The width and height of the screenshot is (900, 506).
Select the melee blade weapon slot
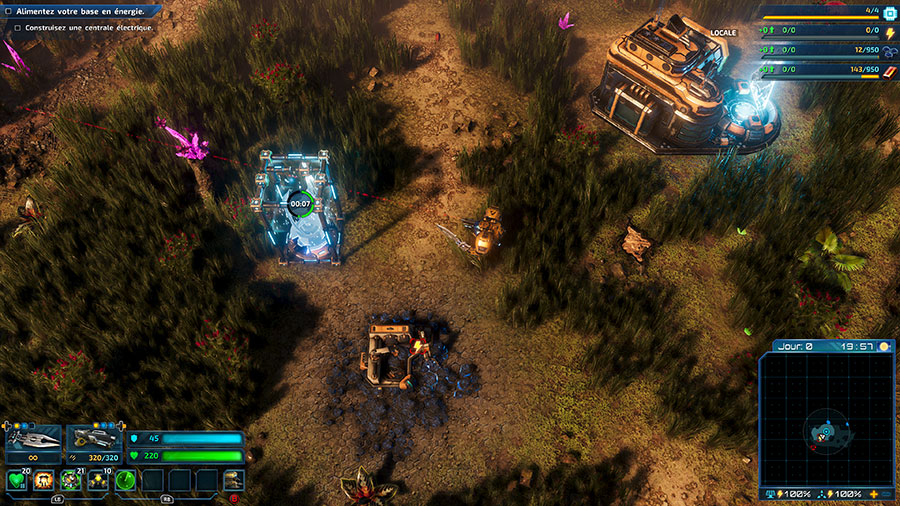pyautogui.click(x=33, y=441)
